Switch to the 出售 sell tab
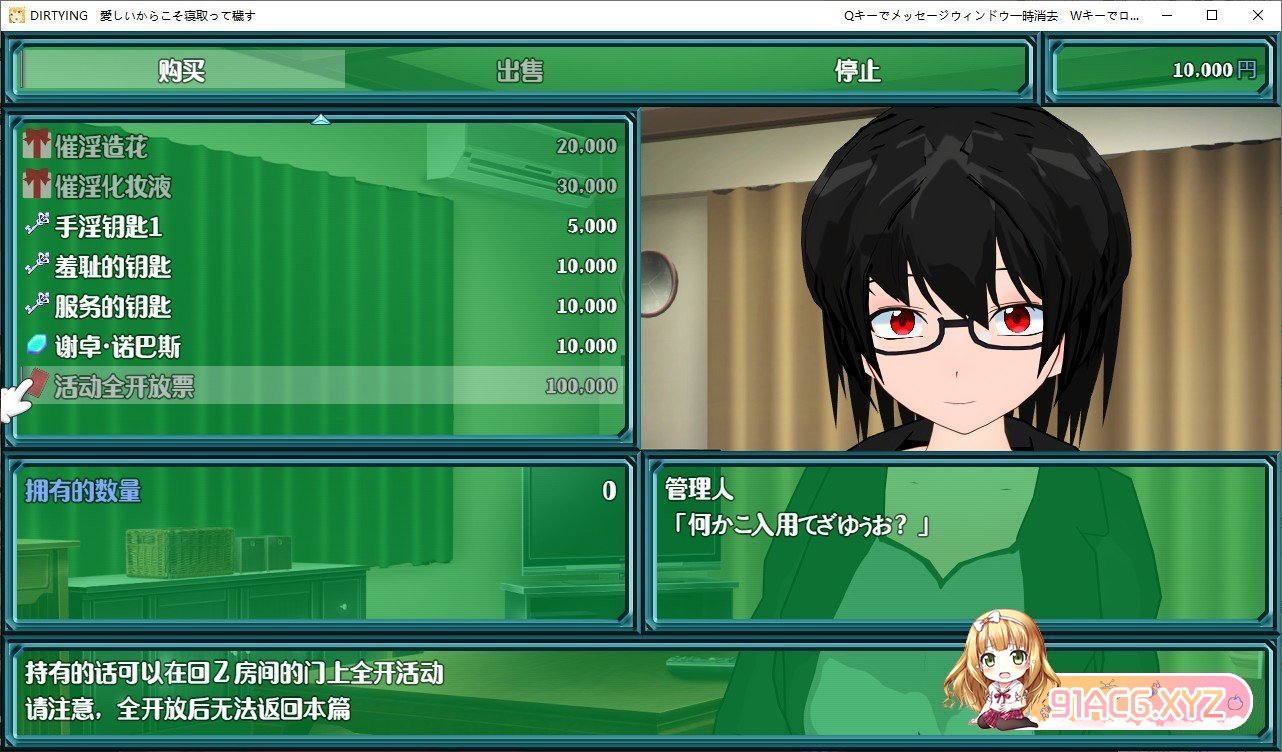Screen dimensions: 1282x752 520,71
